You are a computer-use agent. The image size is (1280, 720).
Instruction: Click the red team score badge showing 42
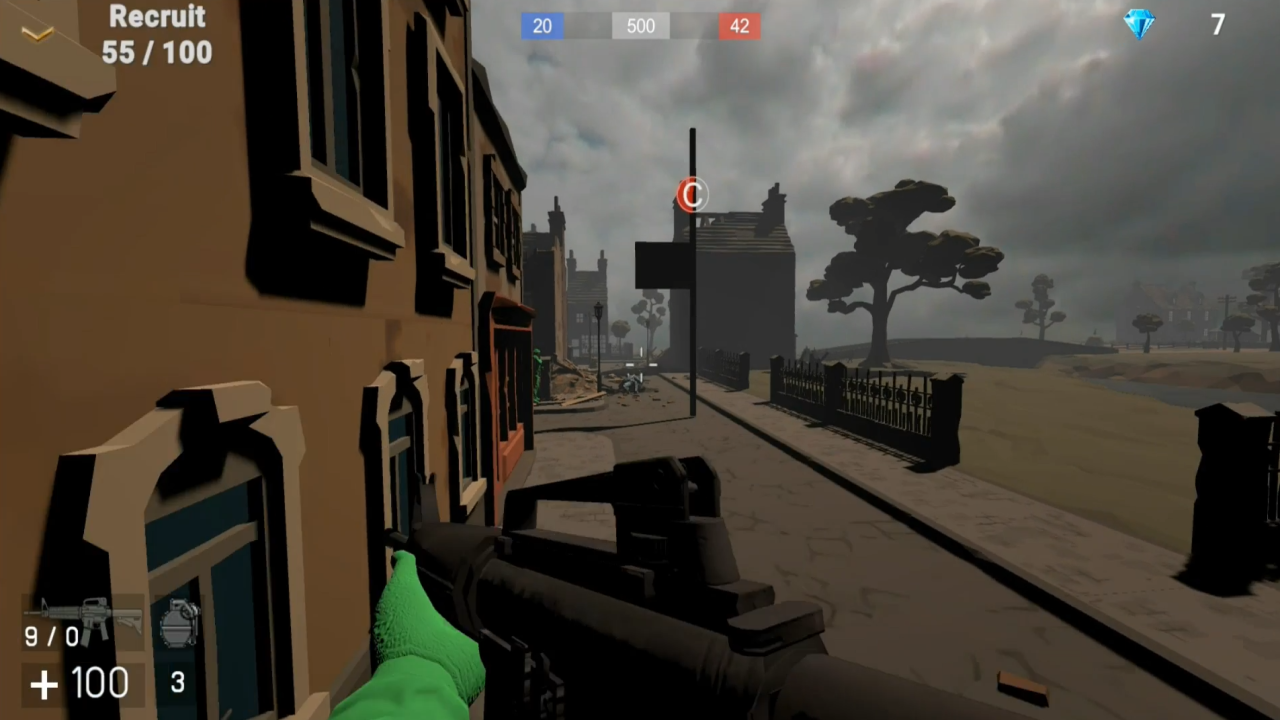pyautogui.click(x=739, y=26)
